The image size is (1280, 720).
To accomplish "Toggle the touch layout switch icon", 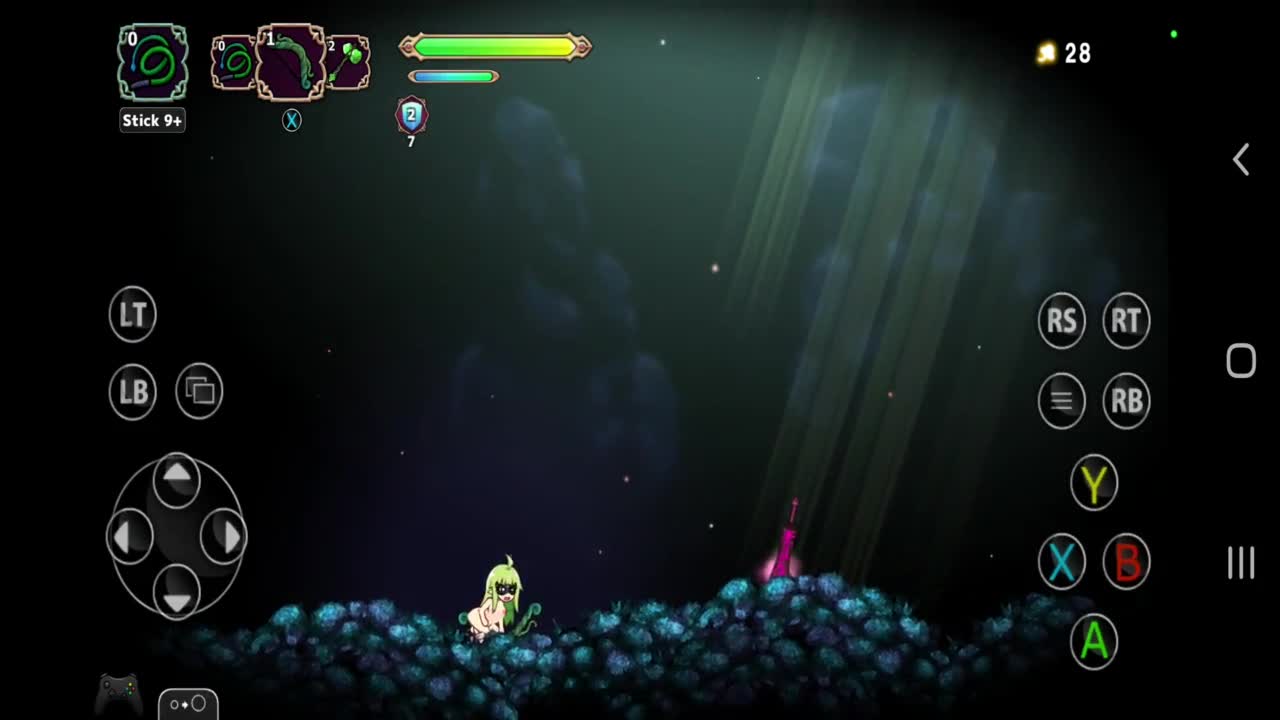I will (188, 704).
